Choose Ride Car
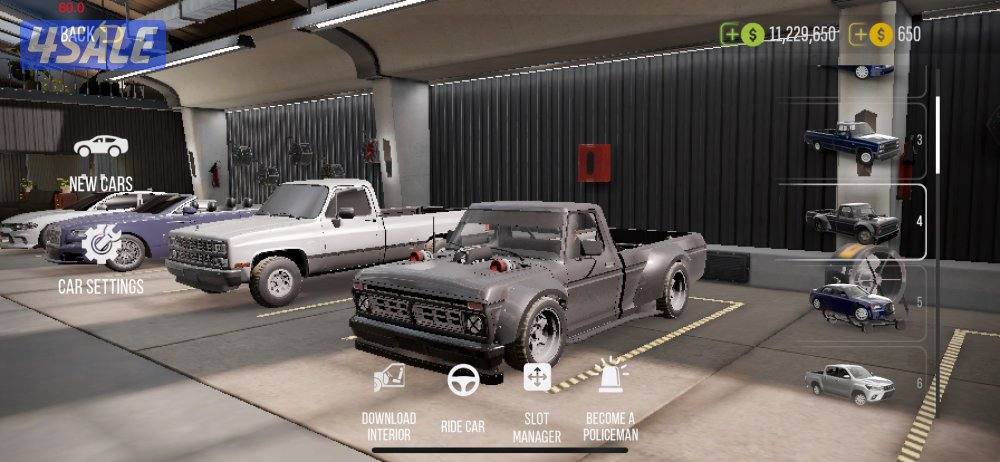 462,398
